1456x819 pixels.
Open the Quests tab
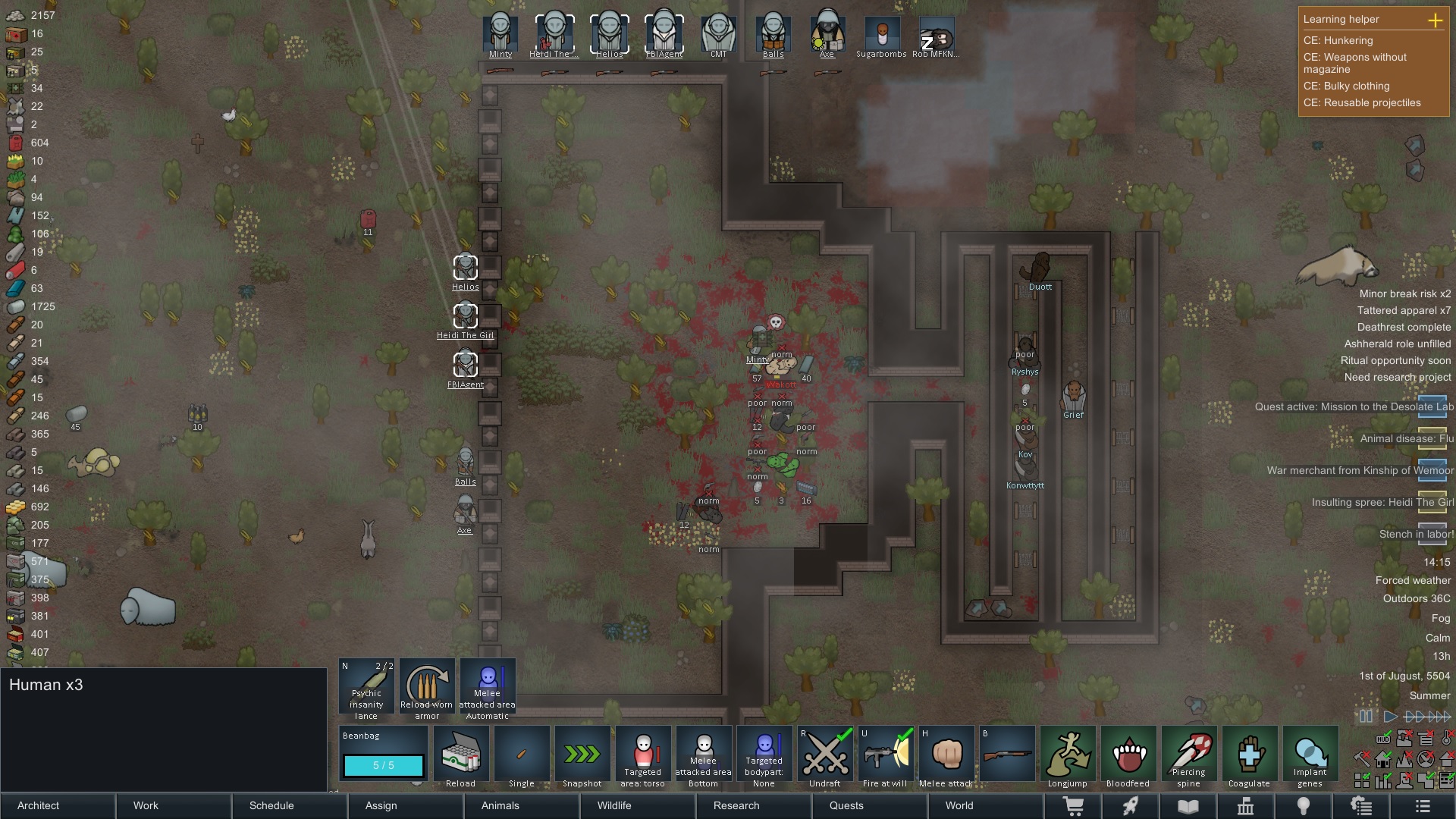pos(846,805)
